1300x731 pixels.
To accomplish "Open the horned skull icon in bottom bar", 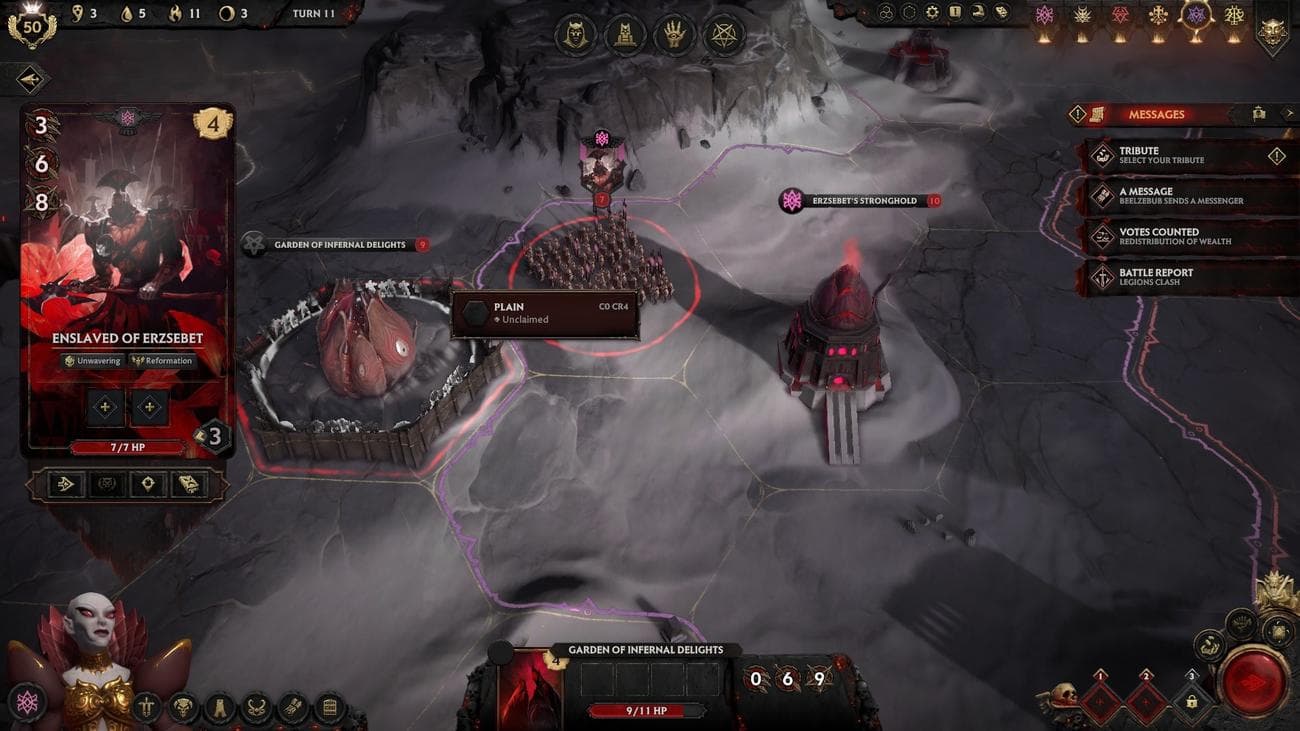I will [183, 707].
